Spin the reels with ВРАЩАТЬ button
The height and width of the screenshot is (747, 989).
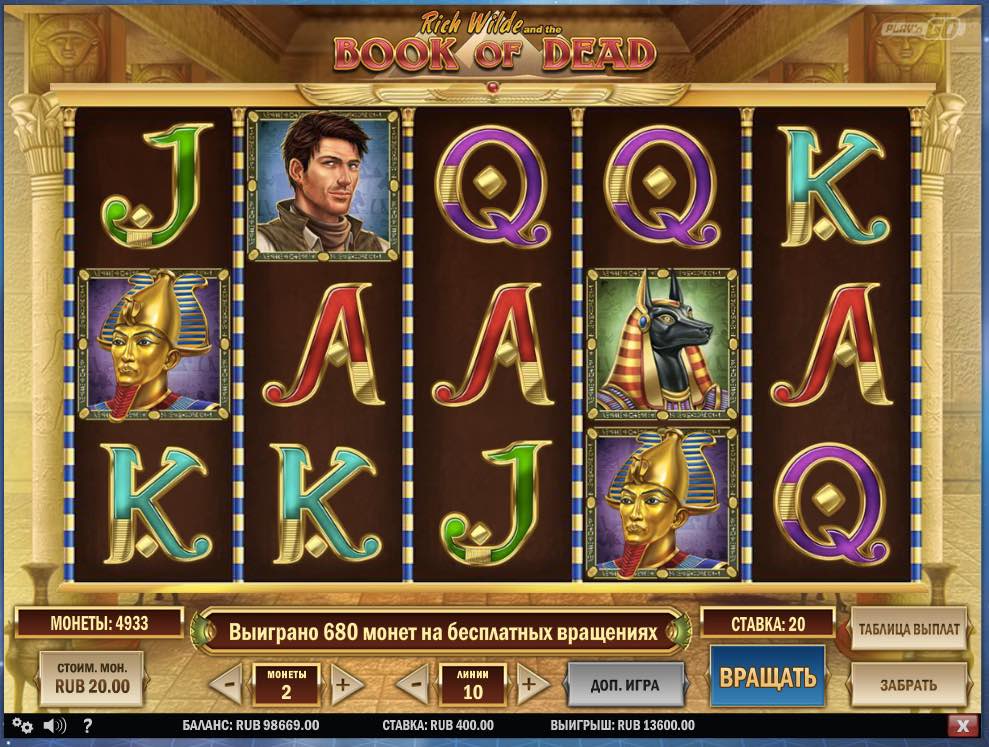[x=767, y=677]
